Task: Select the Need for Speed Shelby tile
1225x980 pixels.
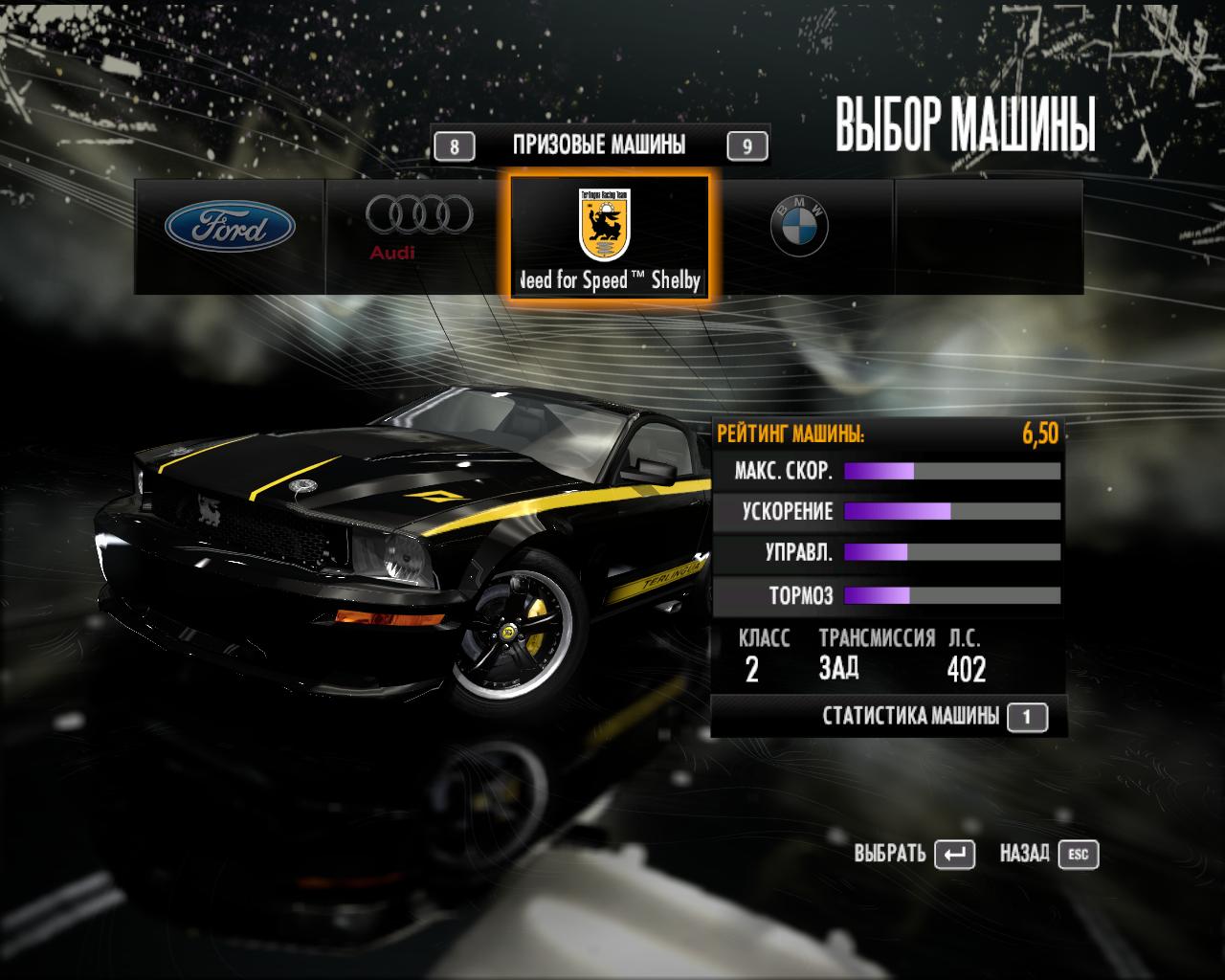Action: pos(609,236)
